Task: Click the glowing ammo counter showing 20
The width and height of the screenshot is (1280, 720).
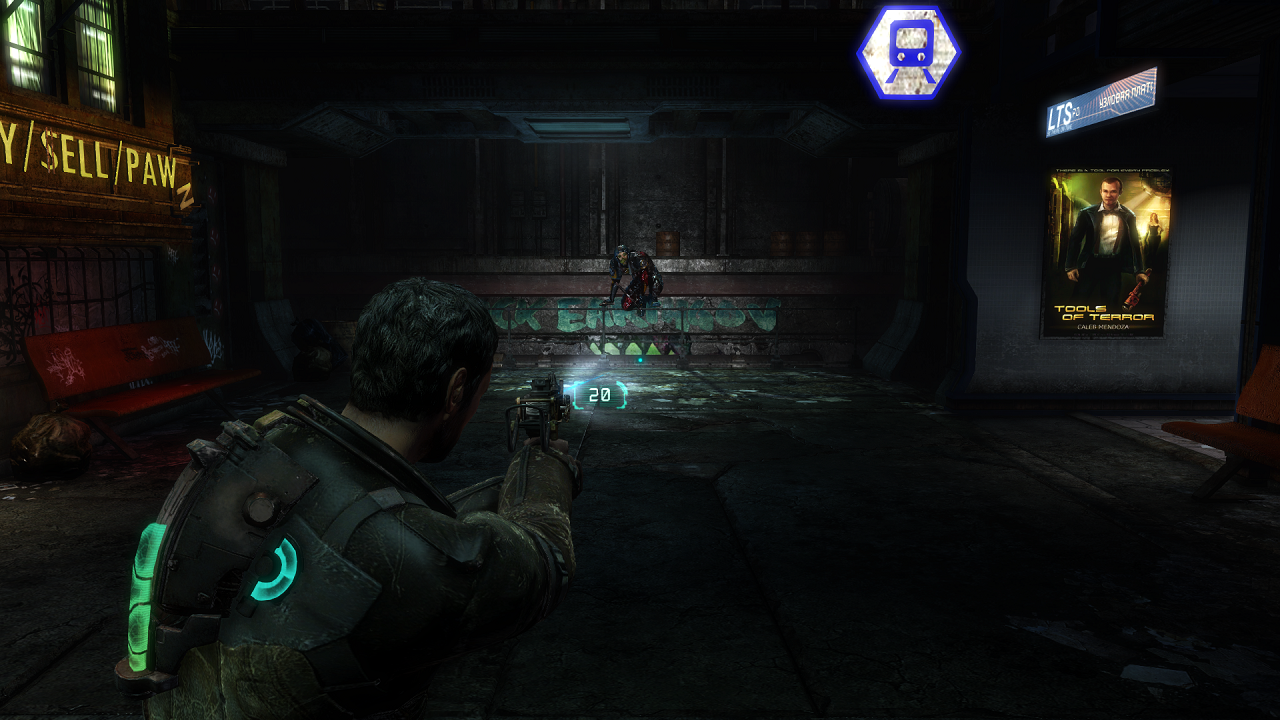Action: point(598,392)
